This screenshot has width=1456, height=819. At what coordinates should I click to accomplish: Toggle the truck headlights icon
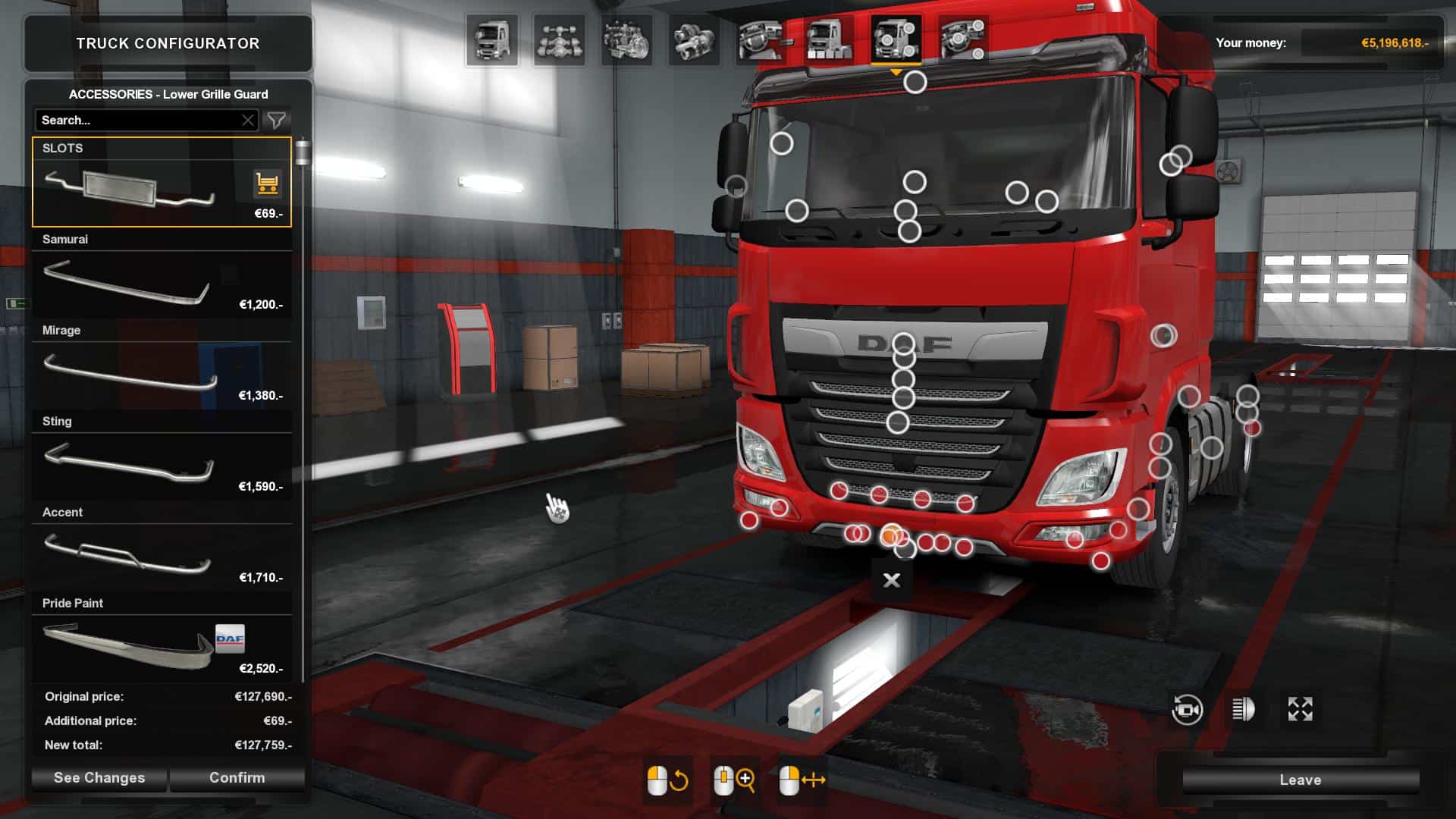[x=1243, y=710]
